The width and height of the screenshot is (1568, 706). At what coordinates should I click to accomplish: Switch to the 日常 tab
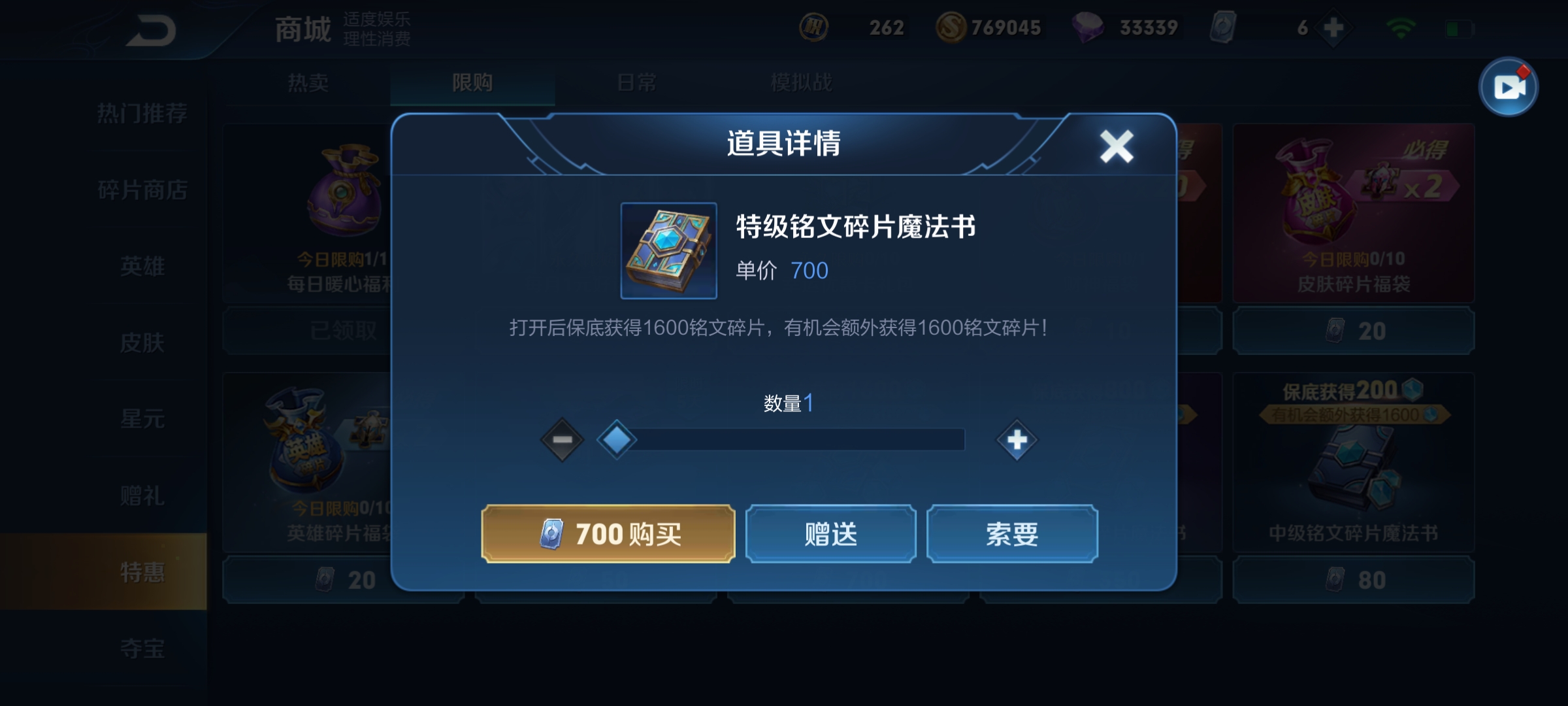click(x=638, y=83)
